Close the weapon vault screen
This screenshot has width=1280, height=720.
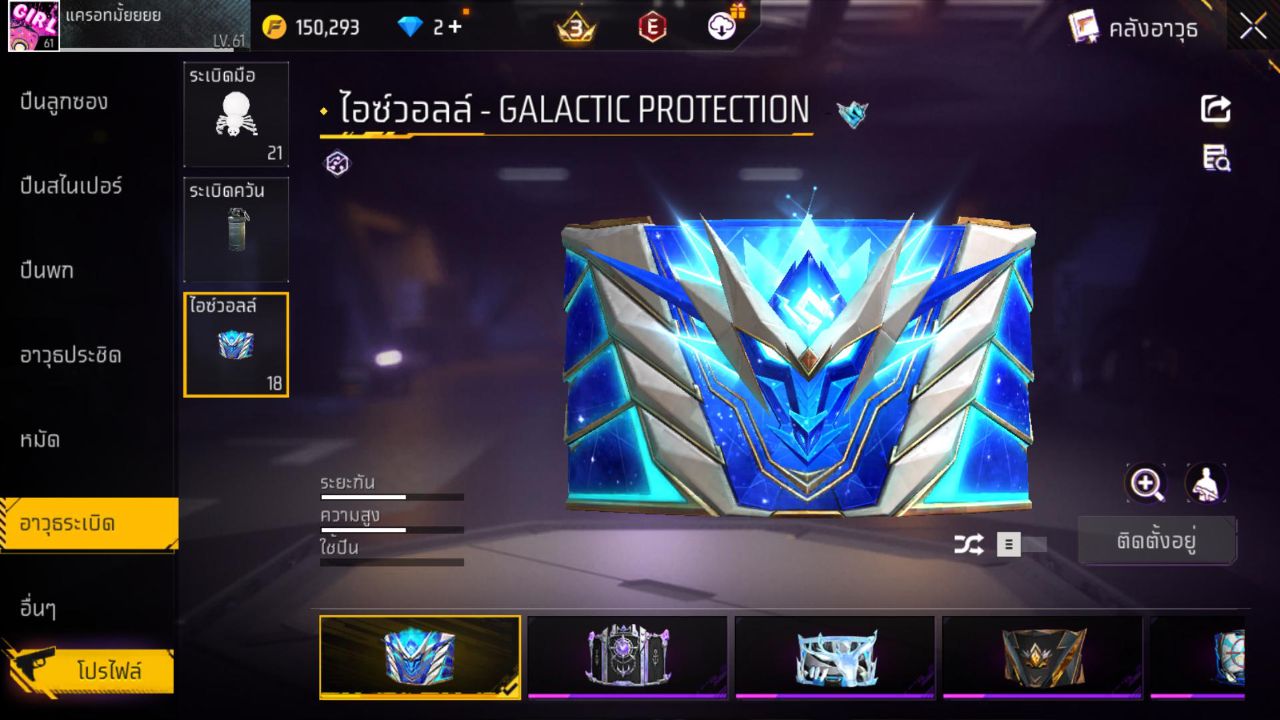1253,27
